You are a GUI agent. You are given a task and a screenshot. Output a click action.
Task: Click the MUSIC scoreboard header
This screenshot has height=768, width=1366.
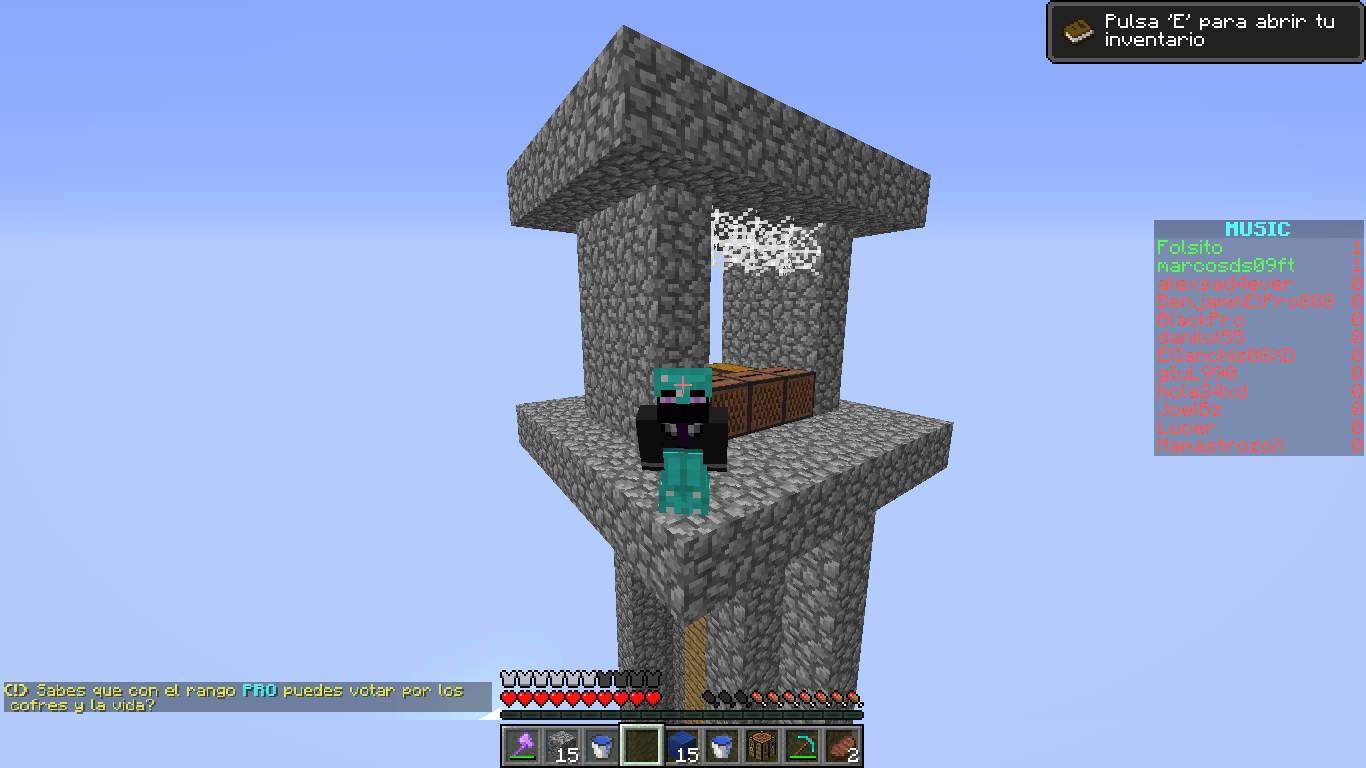pos(1257,230)
